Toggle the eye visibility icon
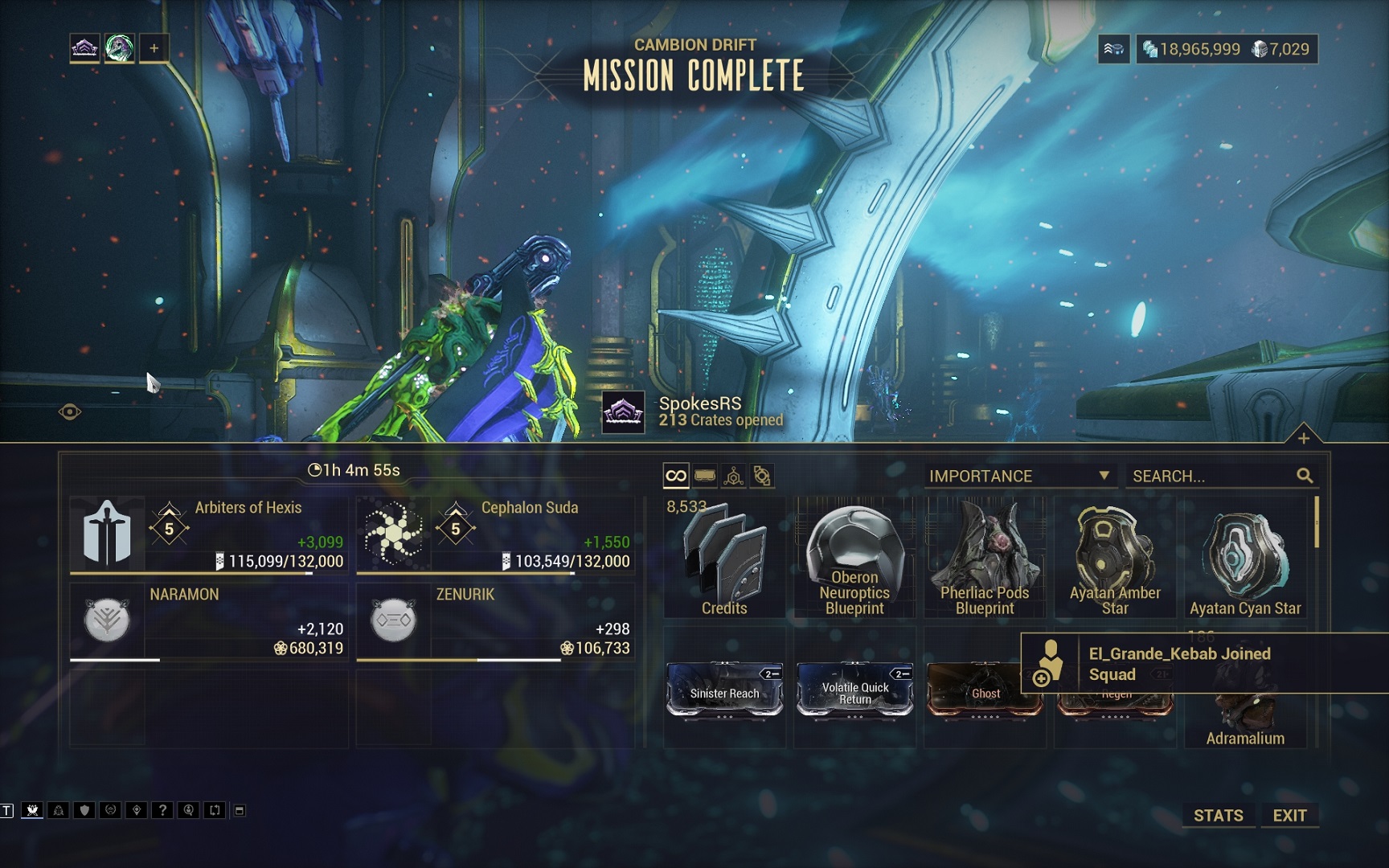 coord(70,412)
